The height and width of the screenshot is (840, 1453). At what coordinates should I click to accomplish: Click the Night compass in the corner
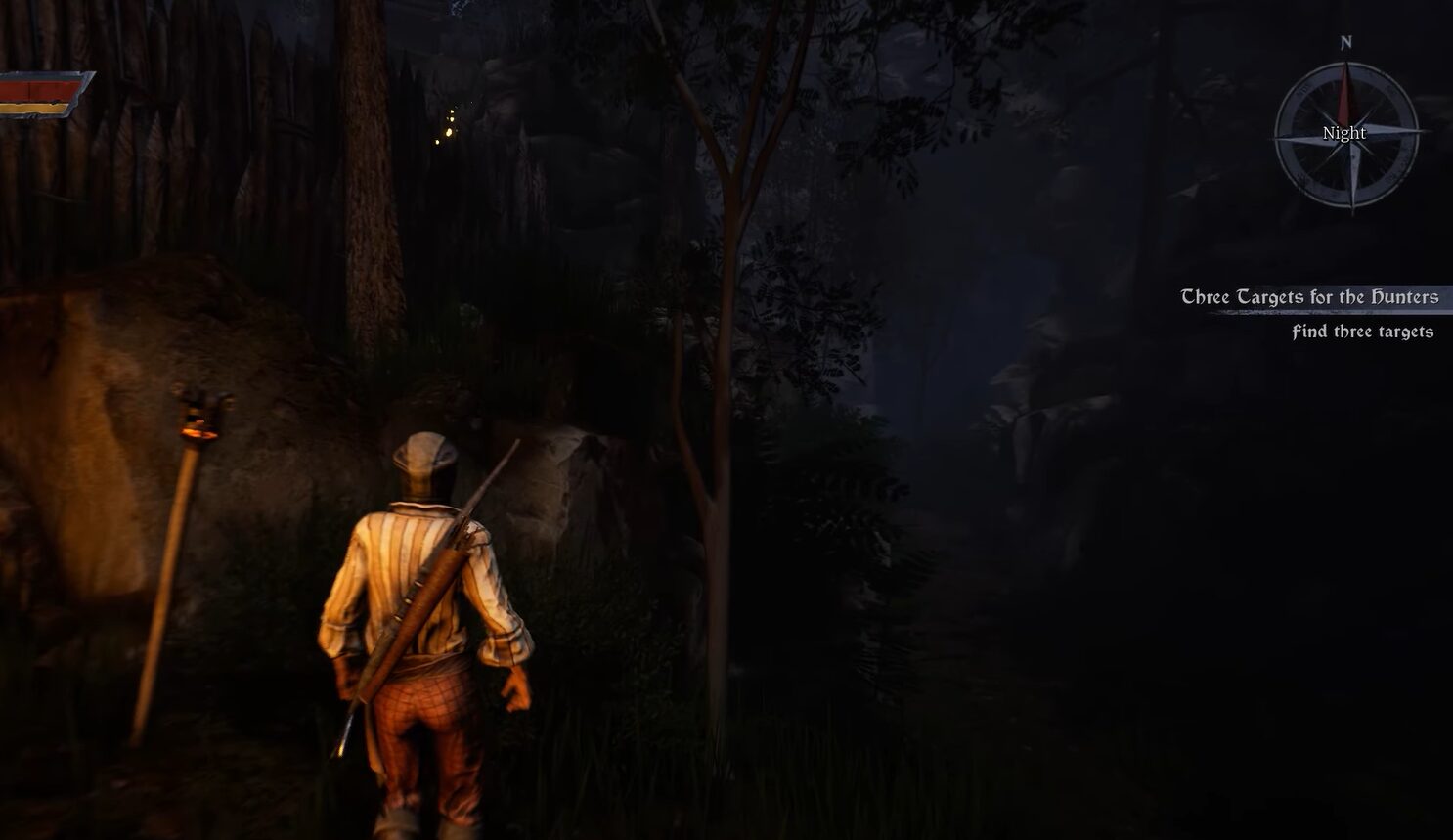pyautogui.click(x=1346, y=134)
